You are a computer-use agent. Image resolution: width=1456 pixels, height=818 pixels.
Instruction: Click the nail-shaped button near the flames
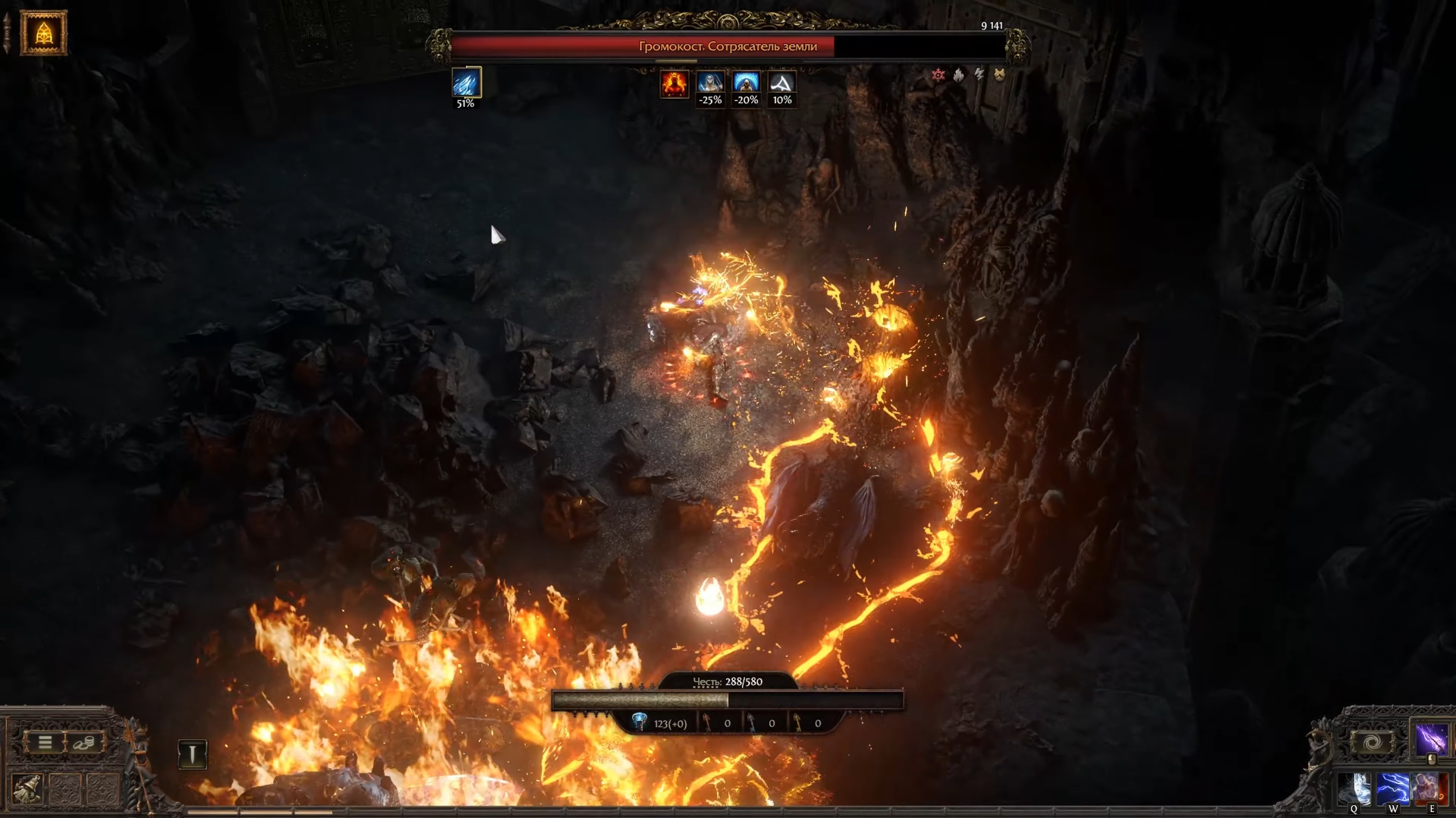(x=192, y=754)
